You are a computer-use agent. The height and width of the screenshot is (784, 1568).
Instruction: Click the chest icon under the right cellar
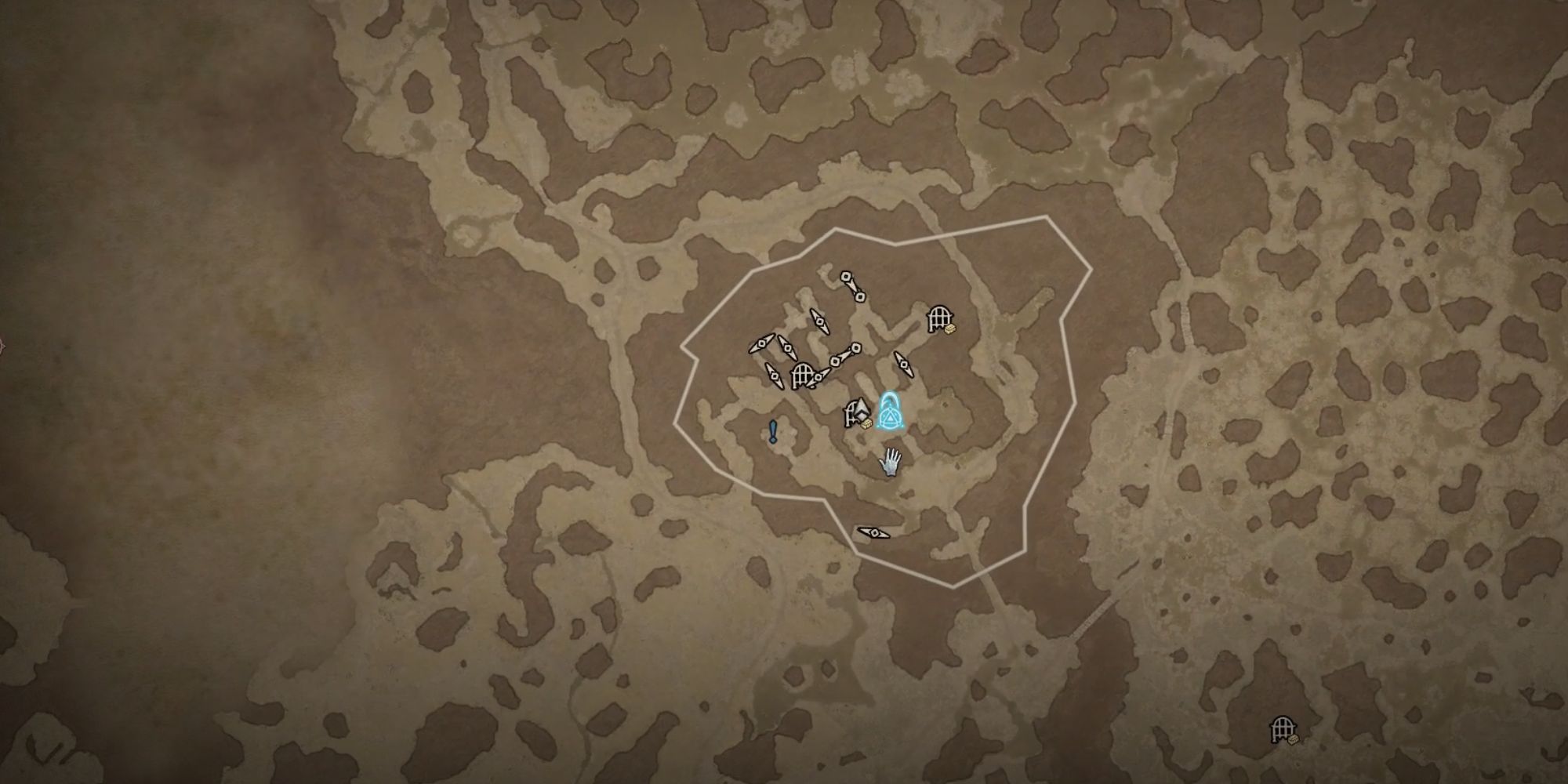tap(950, 328)
